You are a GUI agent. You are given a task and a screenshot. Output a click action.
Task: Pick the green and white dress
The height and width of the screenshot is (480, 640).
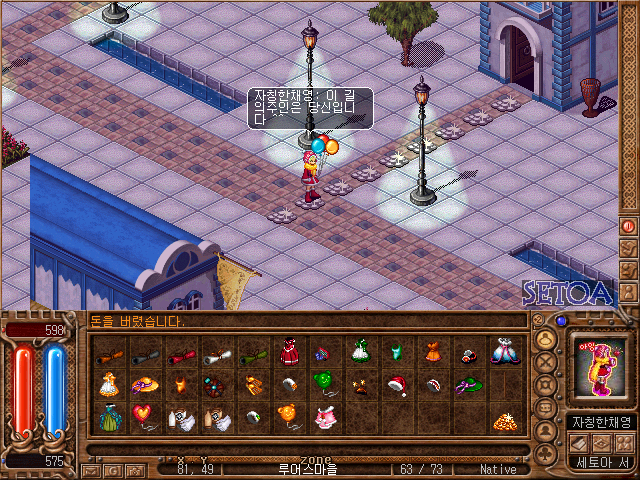[360, 351]
